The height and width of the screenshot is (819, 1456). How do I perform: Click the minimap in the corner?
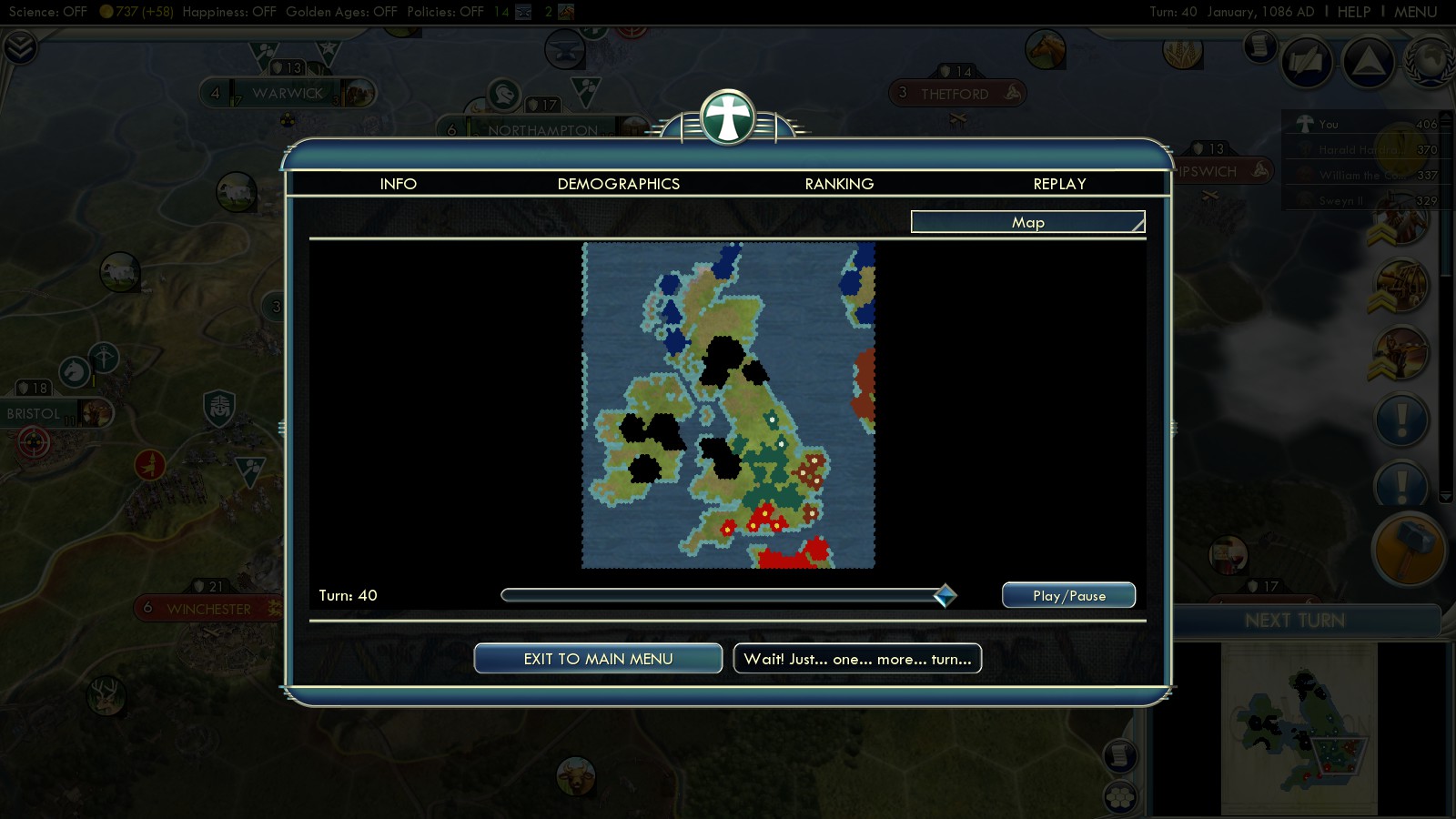pos(1299,728)
